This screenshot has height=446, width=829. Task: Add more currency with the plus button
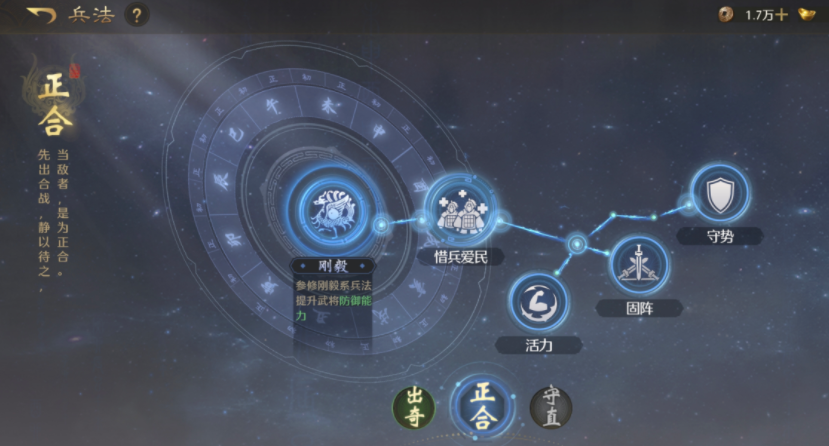781,15
